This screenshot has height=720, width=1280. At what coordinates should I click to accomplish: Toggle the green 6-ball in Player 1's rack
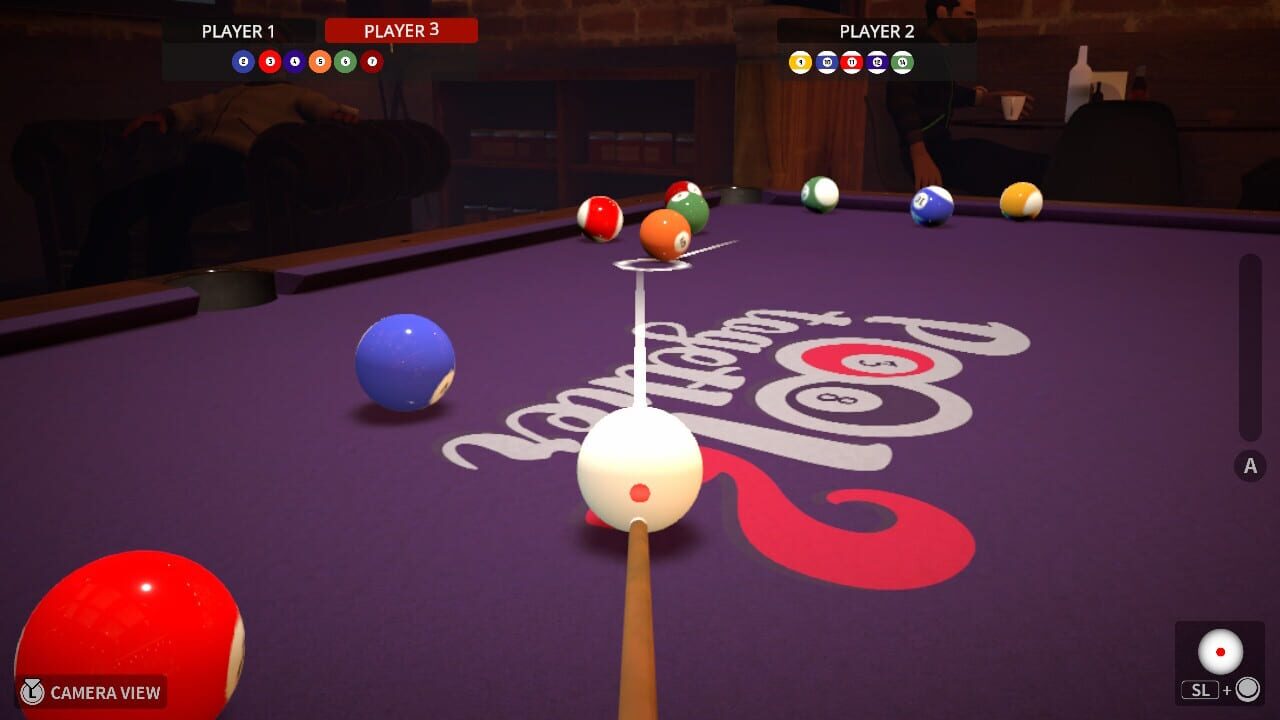[x=345, y=60]
